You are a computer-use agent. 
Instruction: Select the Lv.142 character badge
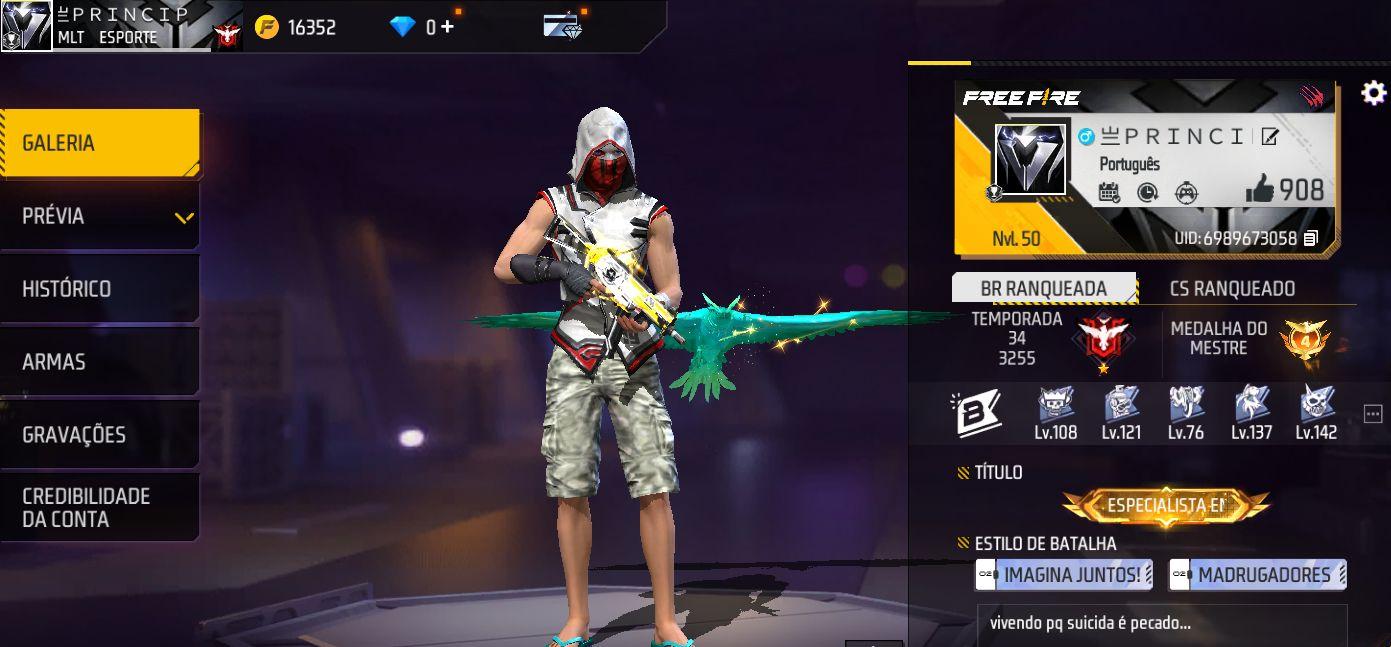(1316, 412)
